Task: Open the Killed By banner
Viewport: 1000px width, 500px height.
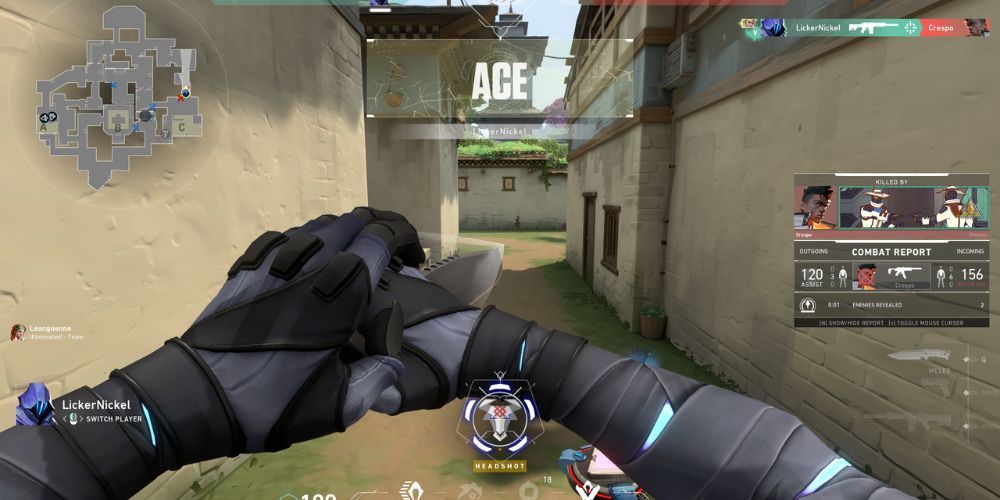Action: click(x=891, y=207)
